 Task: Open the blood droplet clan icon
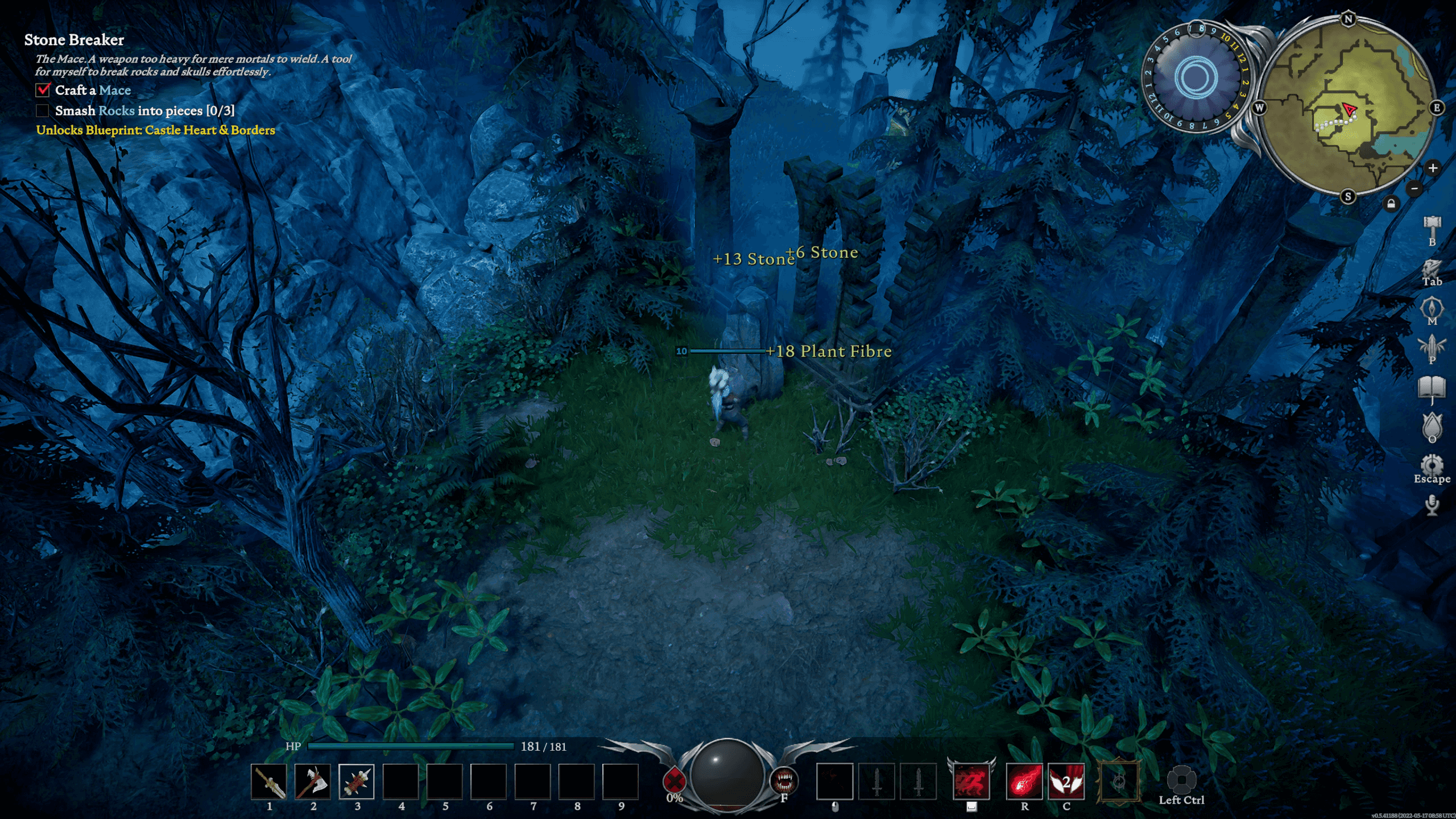[x=1432, y=425]
